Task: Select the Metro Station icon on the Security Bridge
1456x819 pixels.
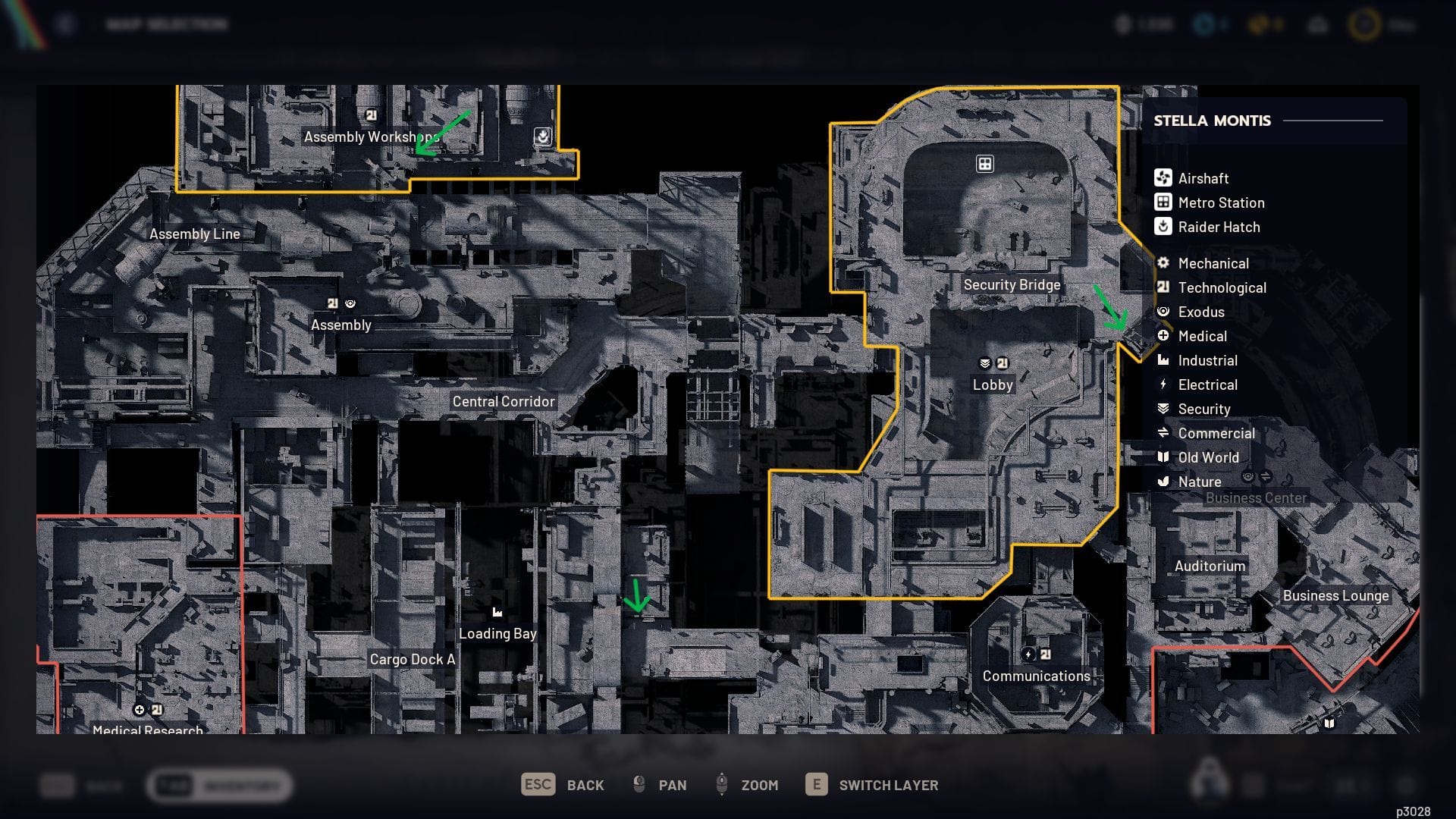Action: [x=984, y=163]
